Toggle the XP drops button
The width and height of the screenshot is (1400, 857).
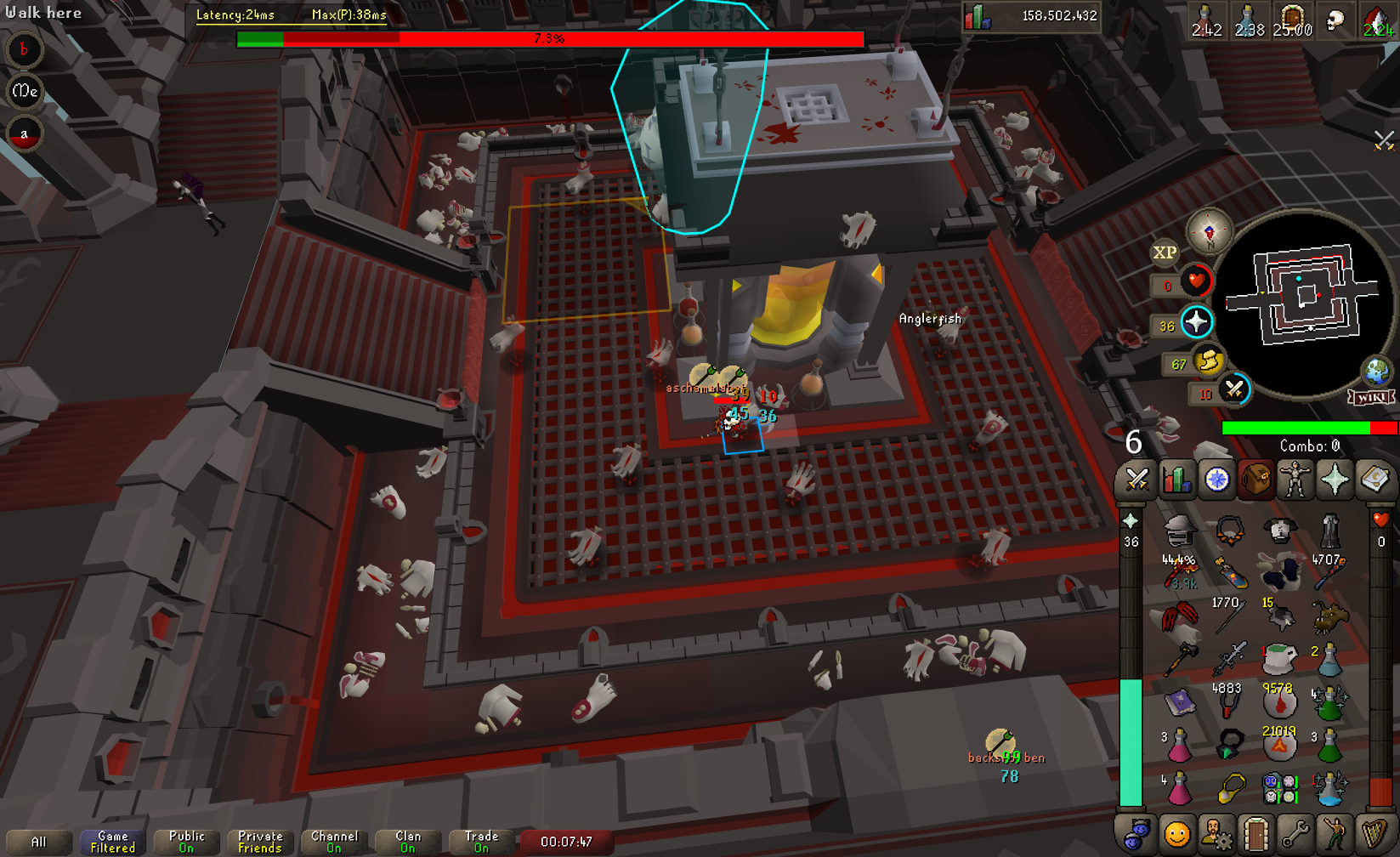(x=1165, y=253)
